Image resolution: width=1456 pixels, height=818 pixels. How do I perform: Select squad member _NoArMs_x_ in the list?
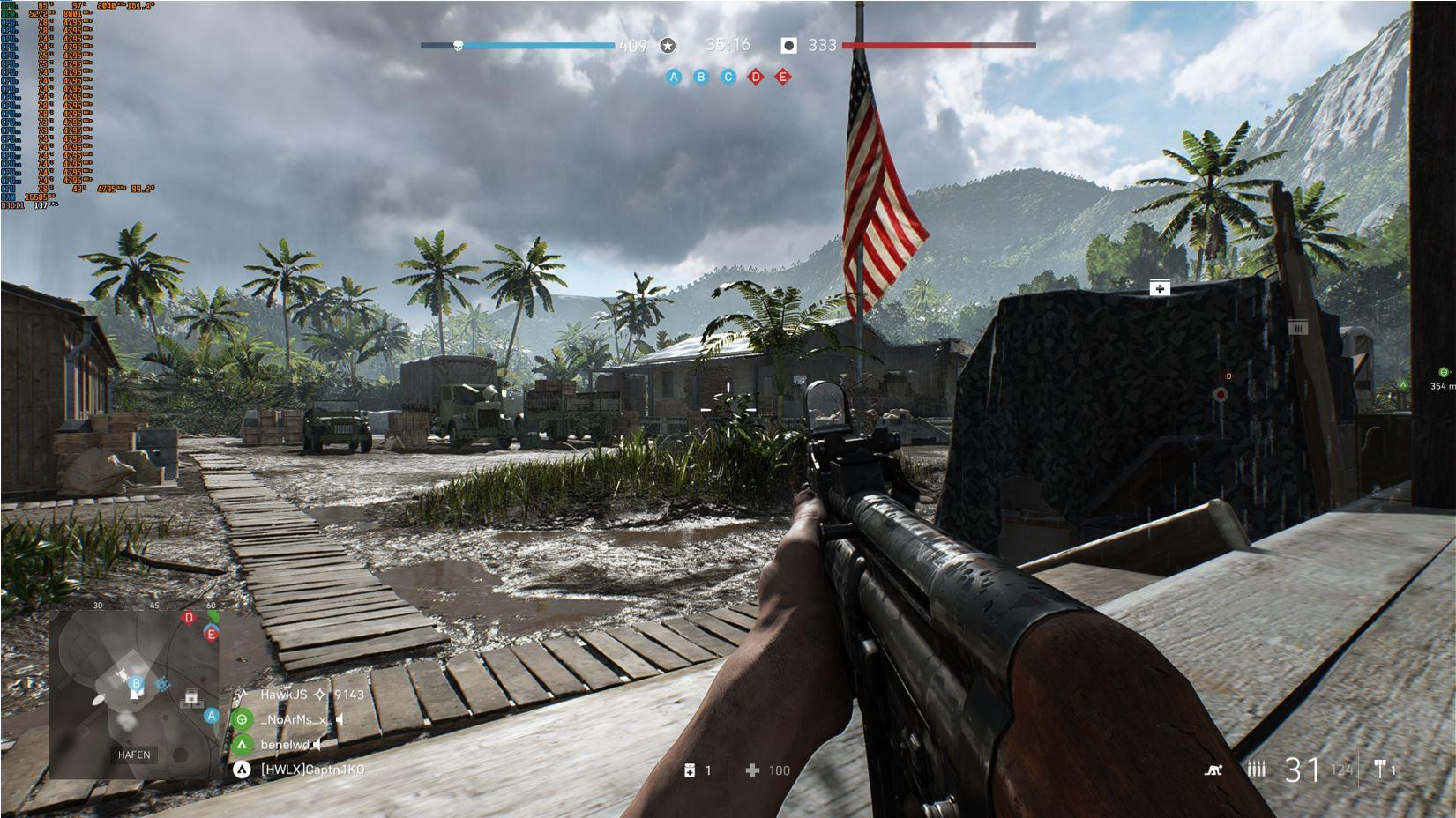tap(295, 719)
